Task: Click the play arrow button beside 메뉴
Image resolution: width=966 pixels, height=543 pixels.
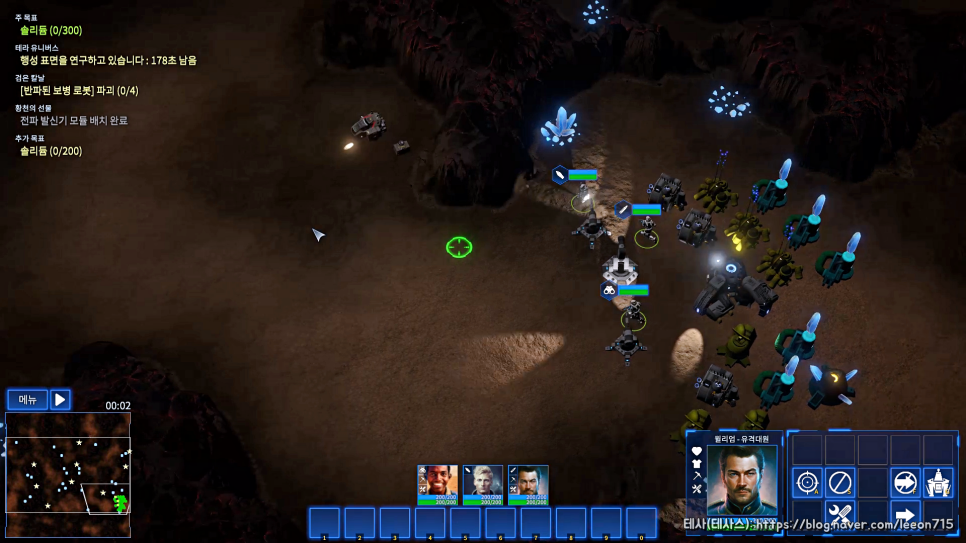Action: (60, 400)
